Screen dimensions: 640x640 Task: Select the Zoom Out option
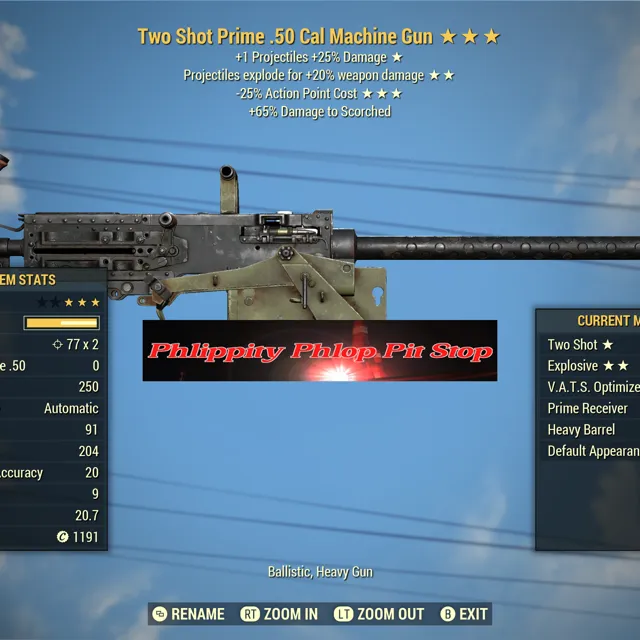[x=379, y=614]
